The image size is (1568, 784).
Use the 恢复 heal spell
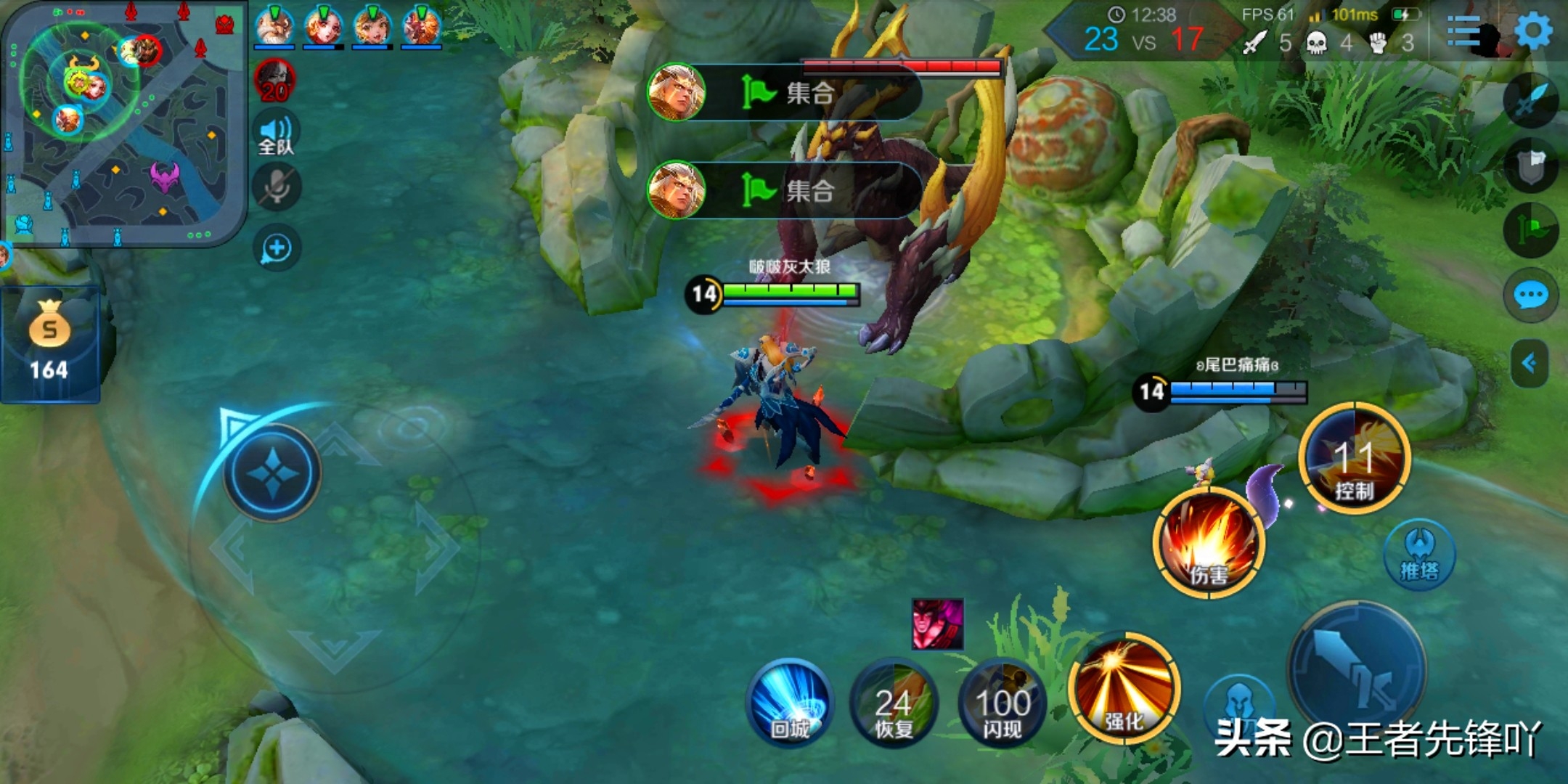point(894,703)
